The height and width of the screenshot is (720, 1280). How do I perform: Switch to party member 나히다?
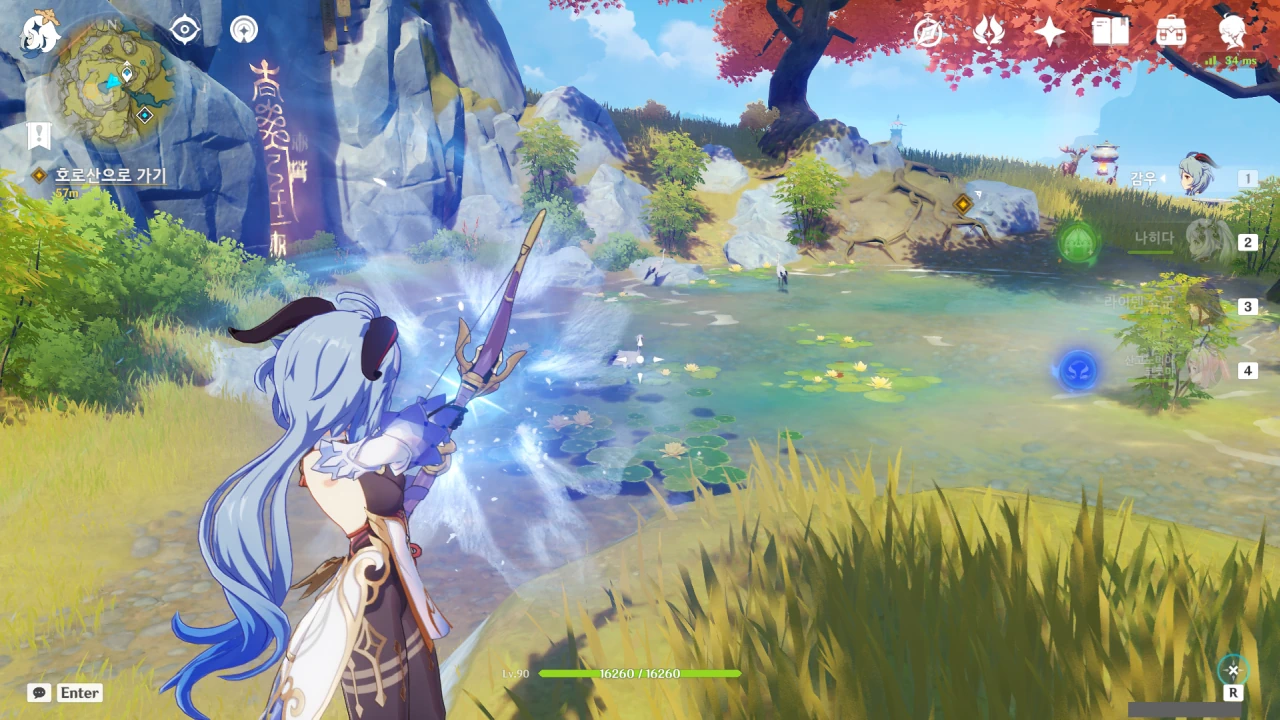pyautogui.click(x=1205, y=240)
